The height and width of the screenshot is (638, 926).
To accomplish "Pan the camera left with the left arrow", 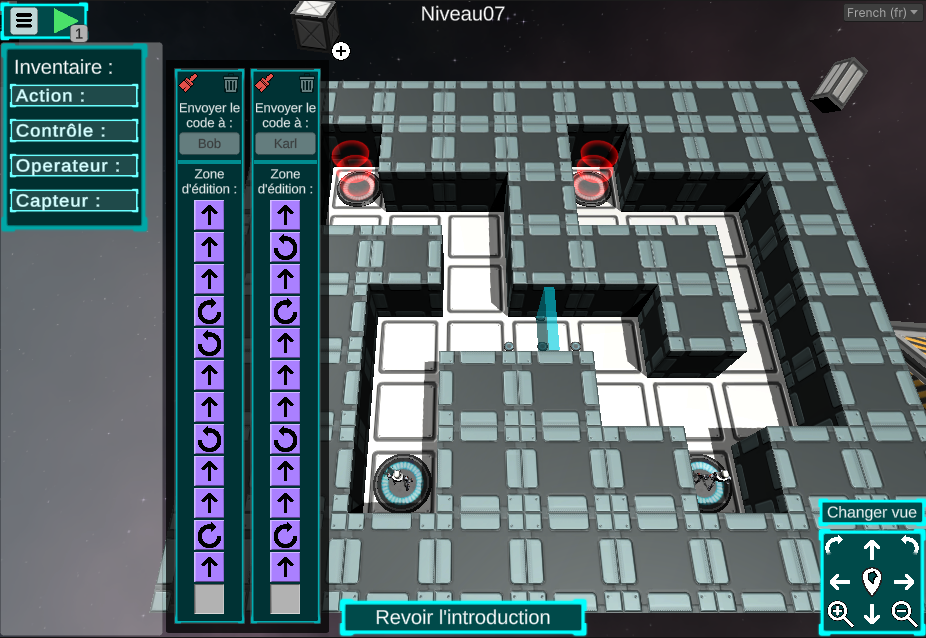I will (x=840, y=581).
